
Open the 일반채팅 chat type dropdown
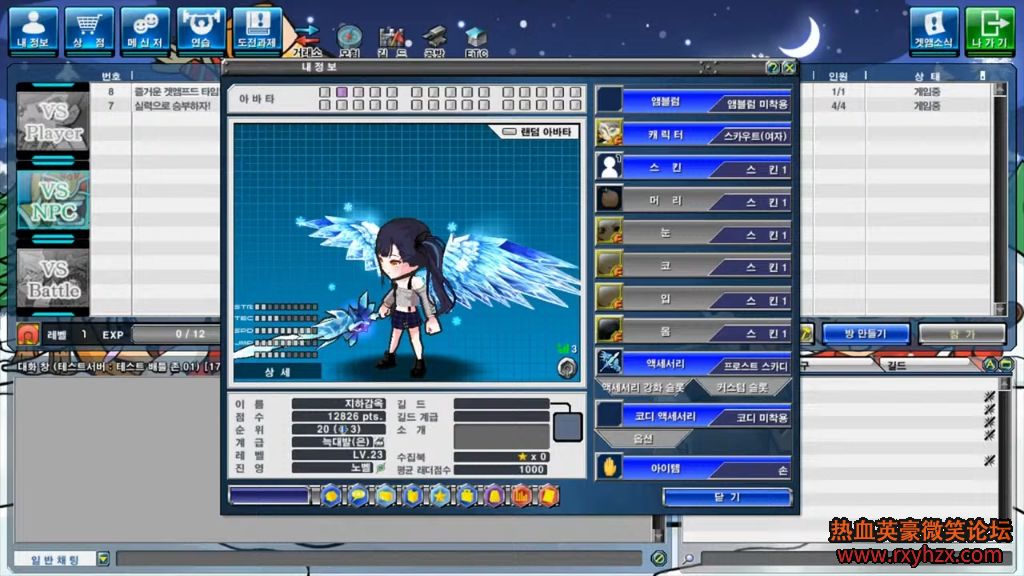[x=62, y=559]
